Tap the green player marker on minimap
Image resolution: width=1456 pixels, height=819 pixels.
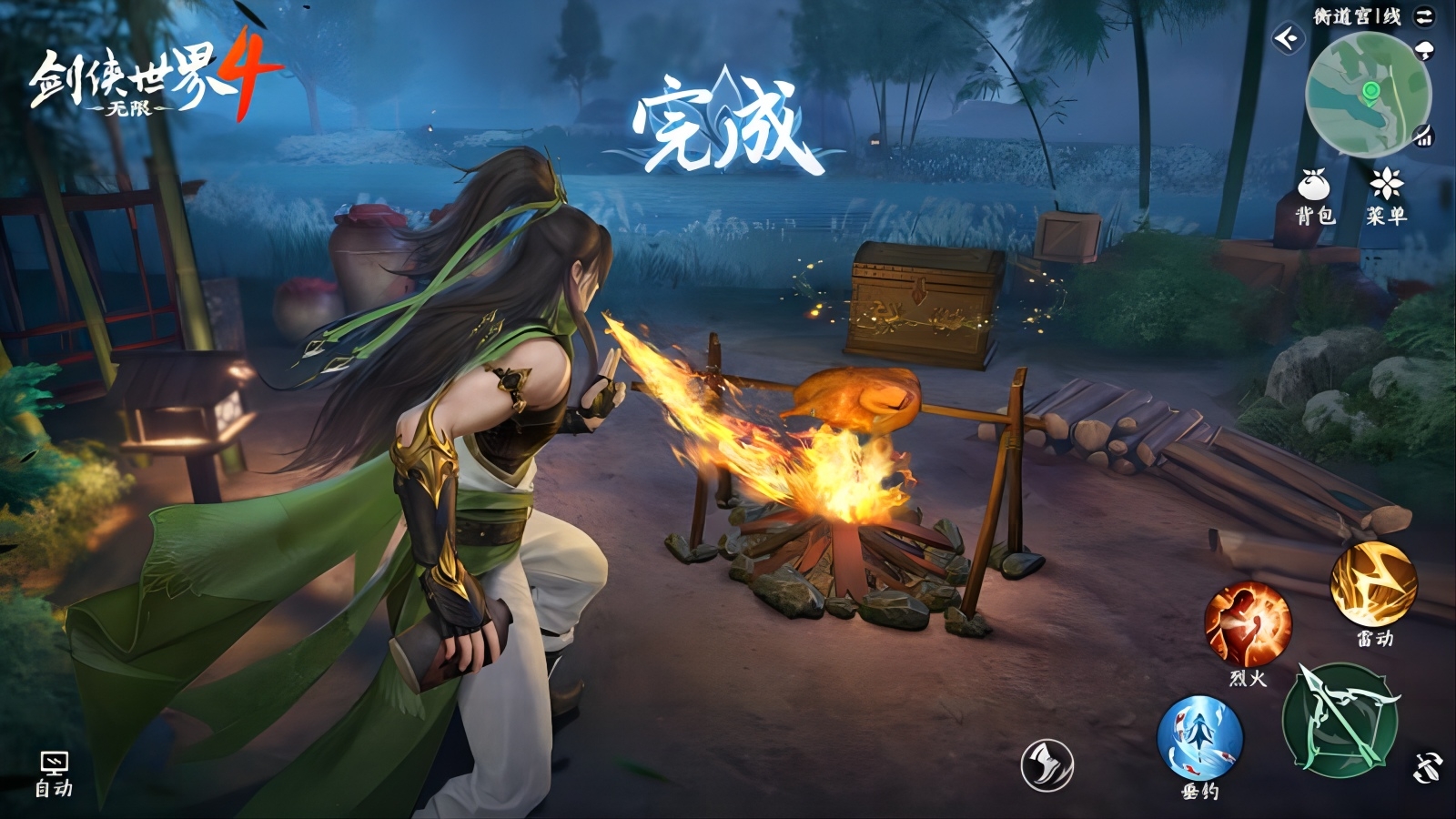tap(1370, 91)
